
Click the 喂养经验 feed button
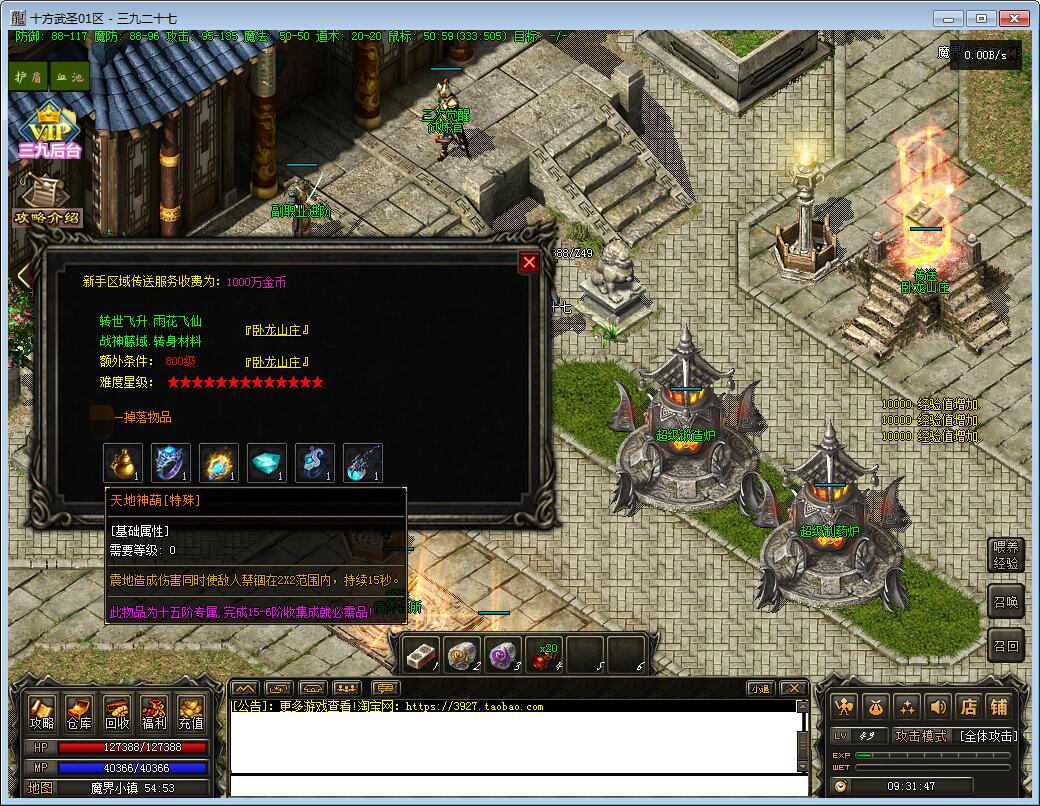(x=1005, y=555)
